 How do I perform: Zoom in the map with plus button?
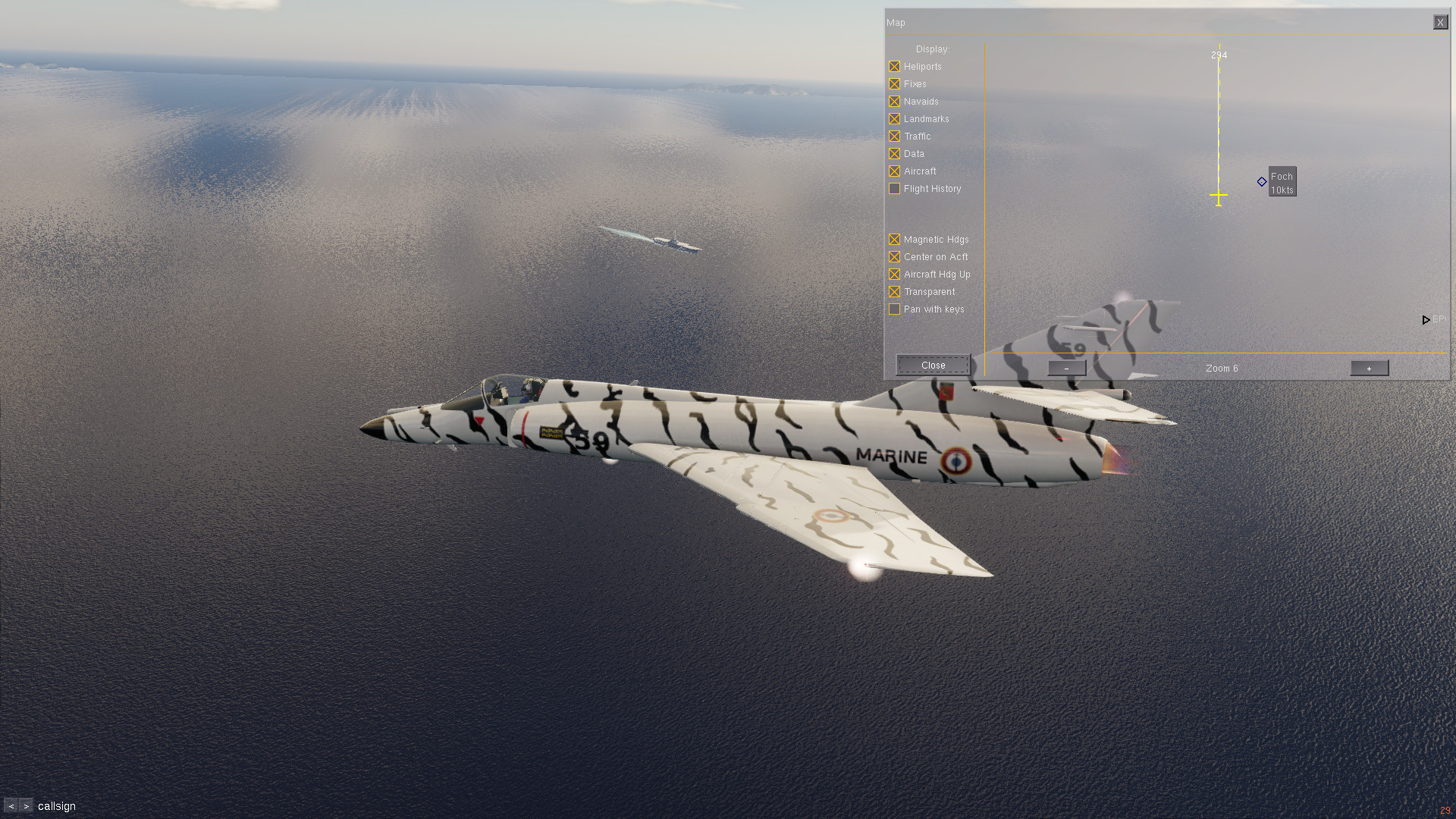point(1369,369)
